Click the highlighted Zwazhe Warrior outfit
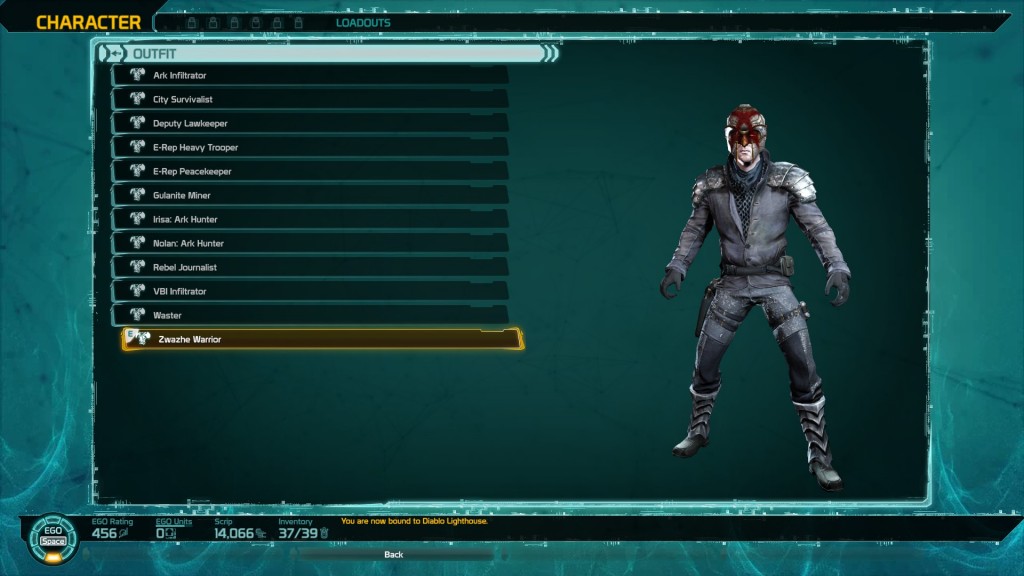The width and height of the screenshot is (1024, 576). click(322, 339)
